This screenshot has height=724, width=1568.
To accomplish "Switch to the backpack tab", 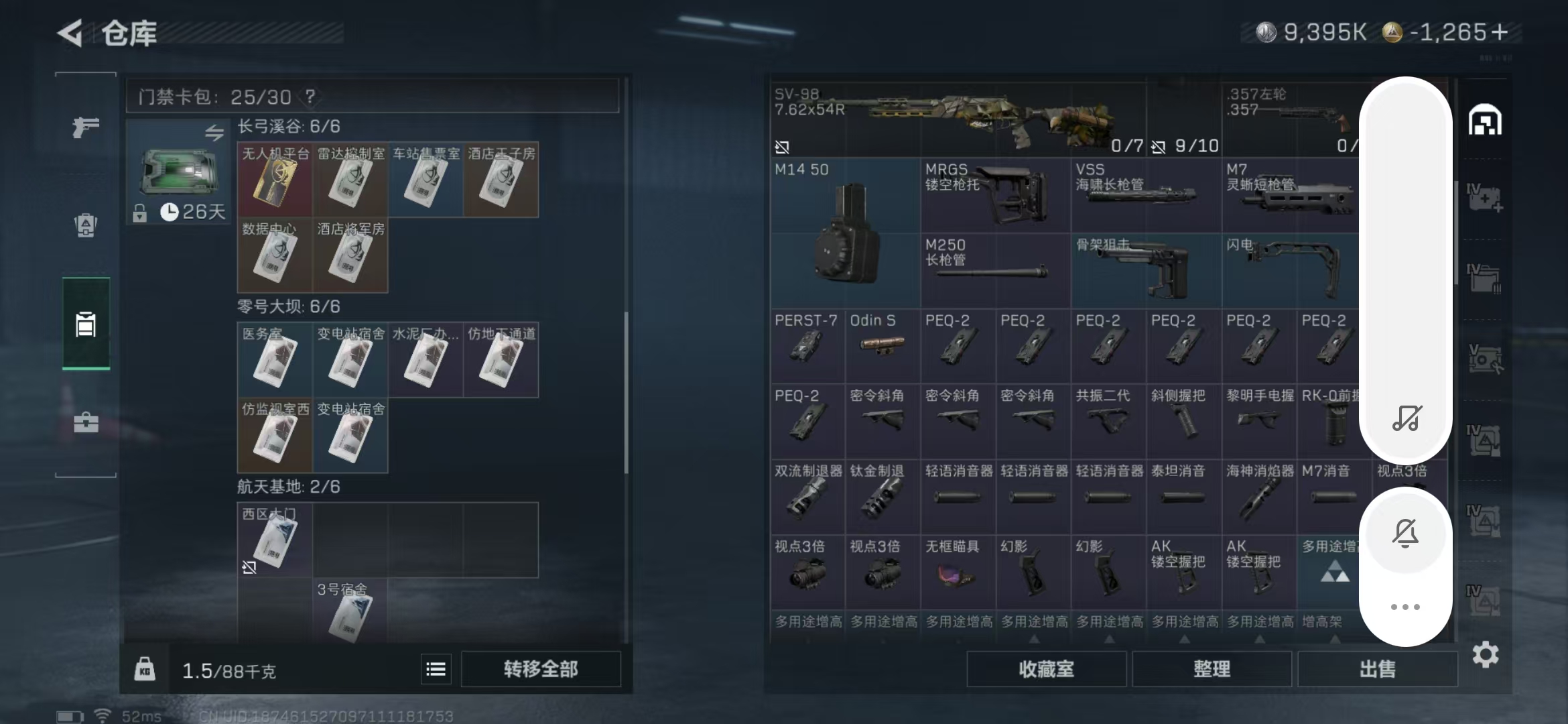I will pyautogui.click(x=86, y=225).
